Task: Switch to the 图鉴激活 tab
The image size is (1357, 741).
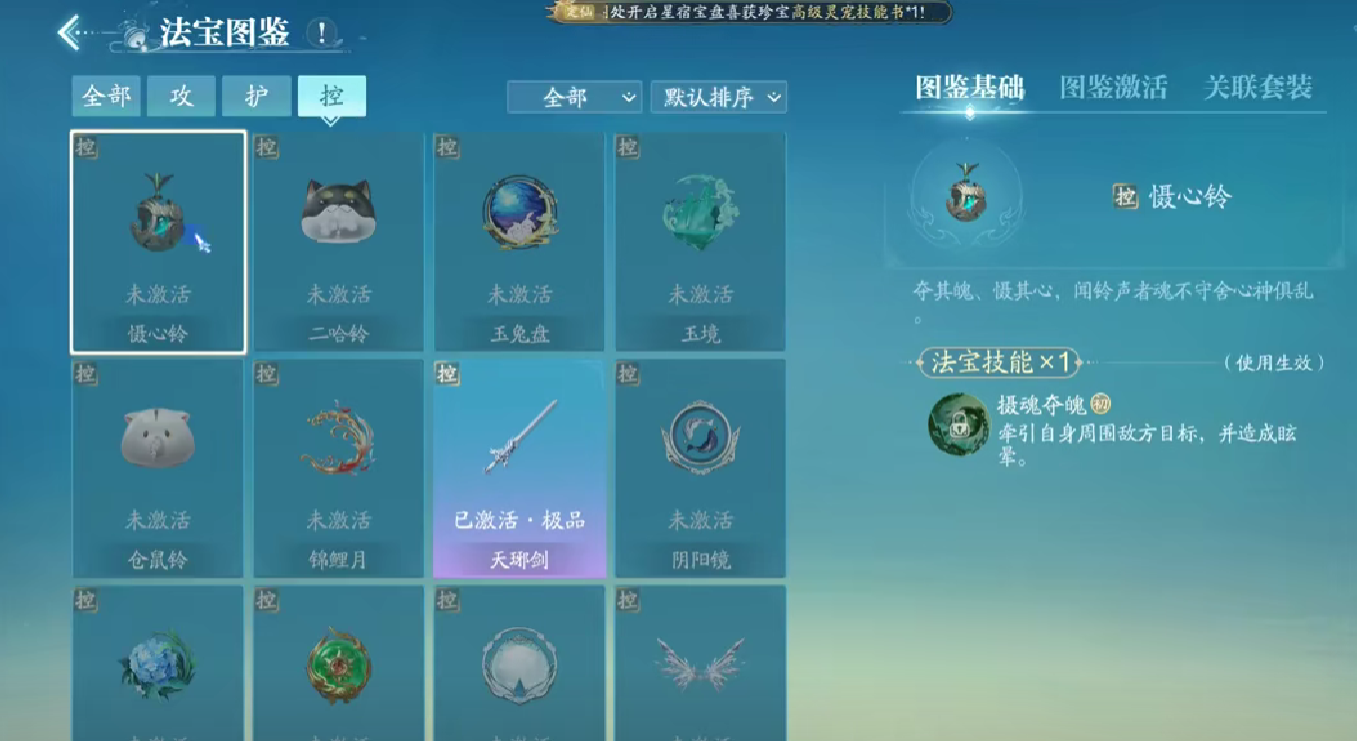Action: 1113,87
